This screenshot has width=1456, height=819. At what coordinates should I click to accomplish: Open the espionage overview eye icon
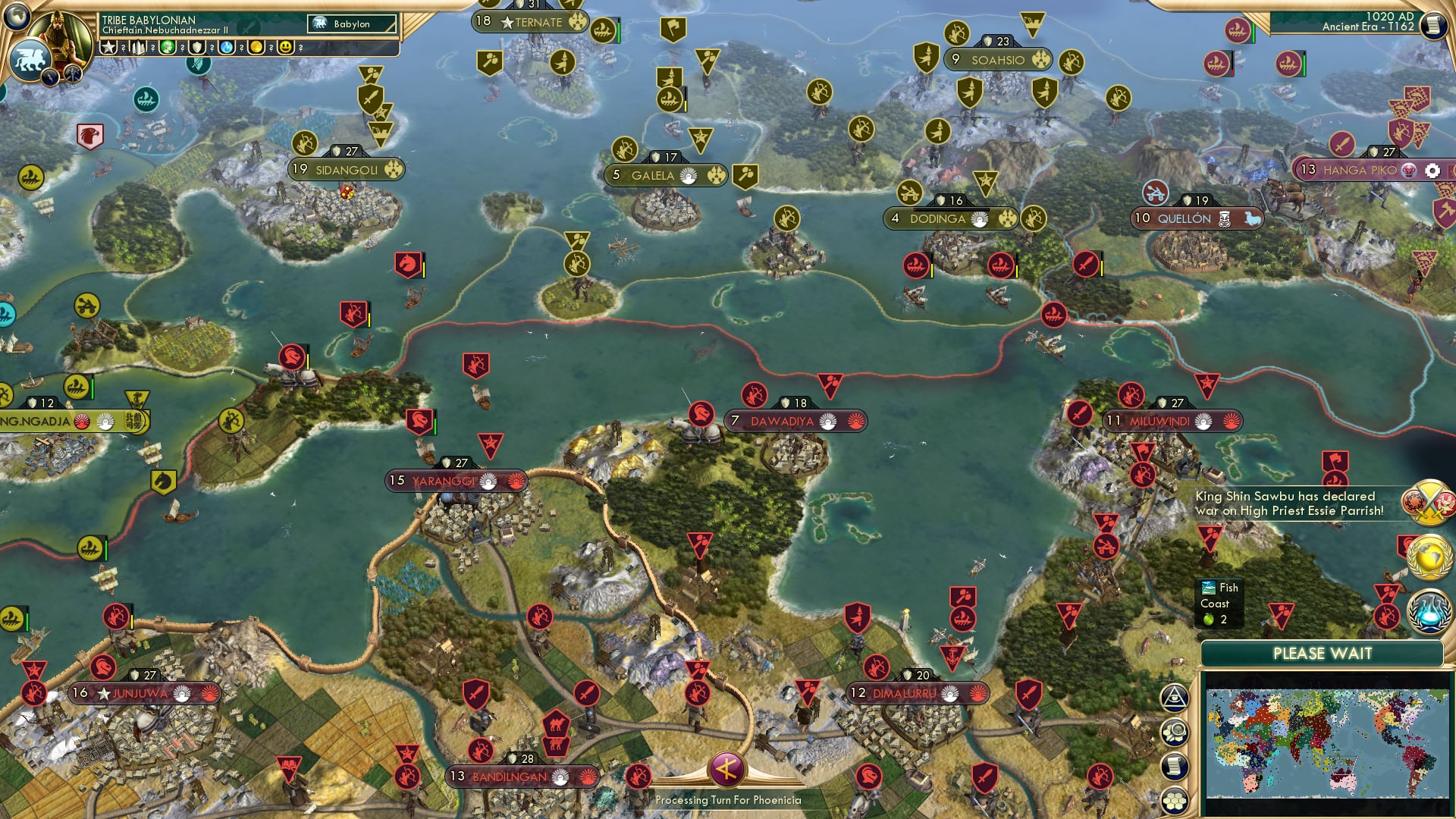[x=1174, y=698]
